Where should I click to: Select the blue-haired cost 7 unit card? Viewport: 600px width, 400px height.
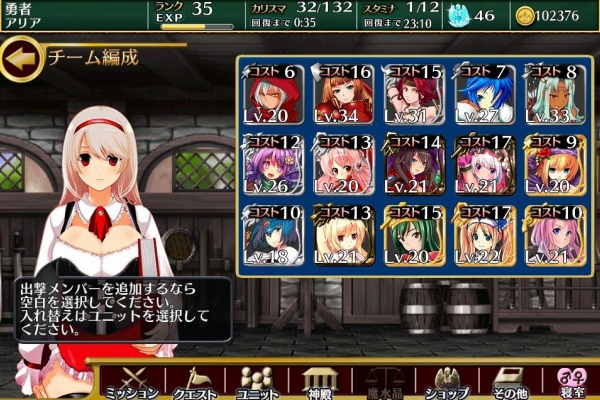pyautogui.click(x=484, y=93)
